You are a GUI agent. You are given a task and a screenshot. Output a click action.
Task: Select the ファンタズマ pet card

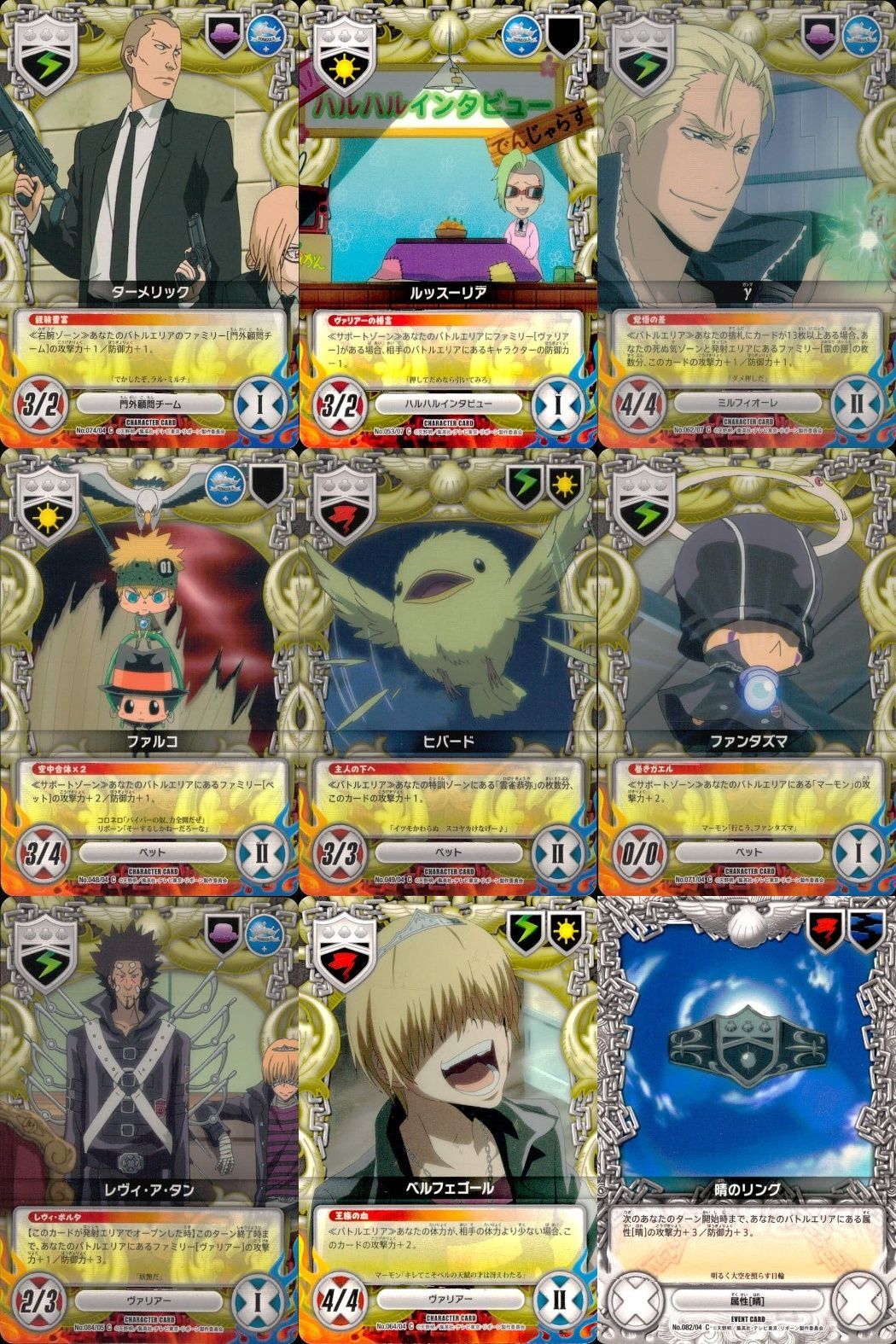(x=747, y=672)
